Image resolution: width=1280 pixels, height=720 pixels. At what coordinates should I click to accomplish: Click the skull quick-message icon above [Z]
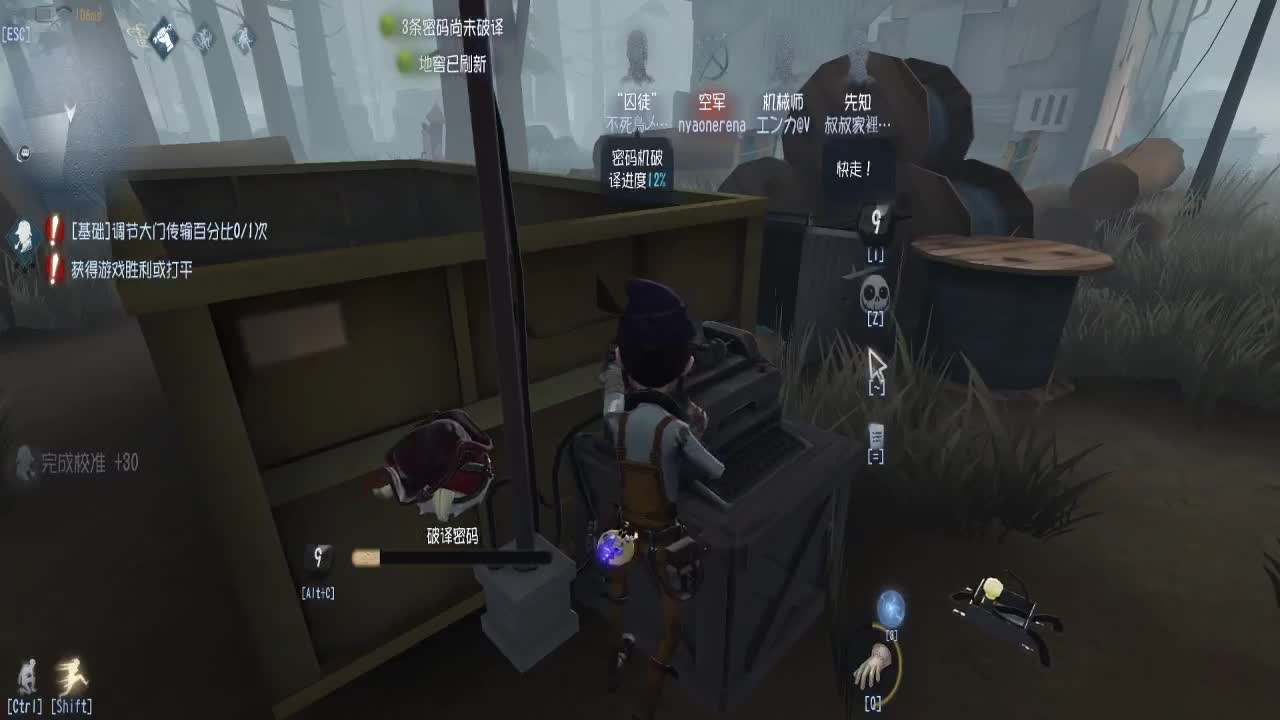click(x=874, y=294)
